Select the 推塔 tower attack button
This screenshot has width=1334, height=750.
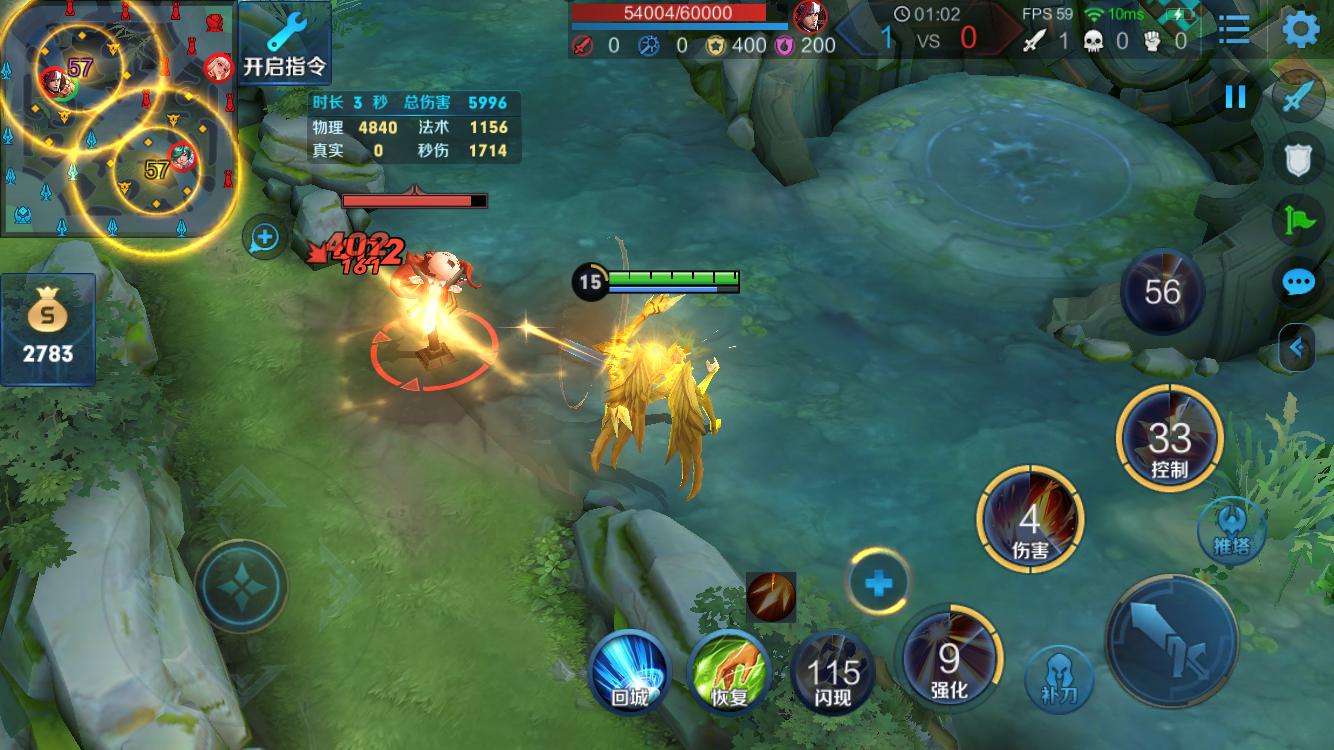point(1231,530)
